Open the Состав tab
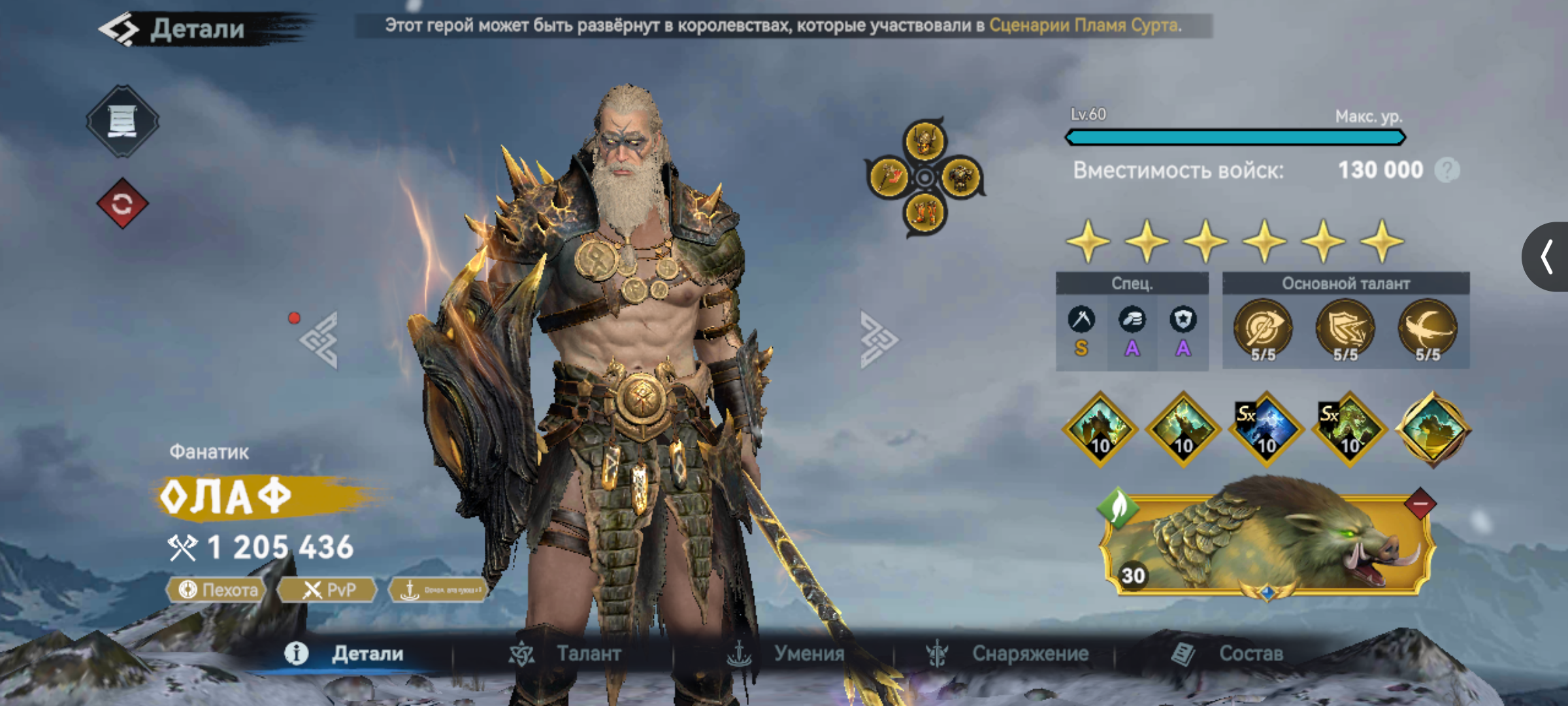This screenshot has width=1568, height=706. pos(1228,654)
